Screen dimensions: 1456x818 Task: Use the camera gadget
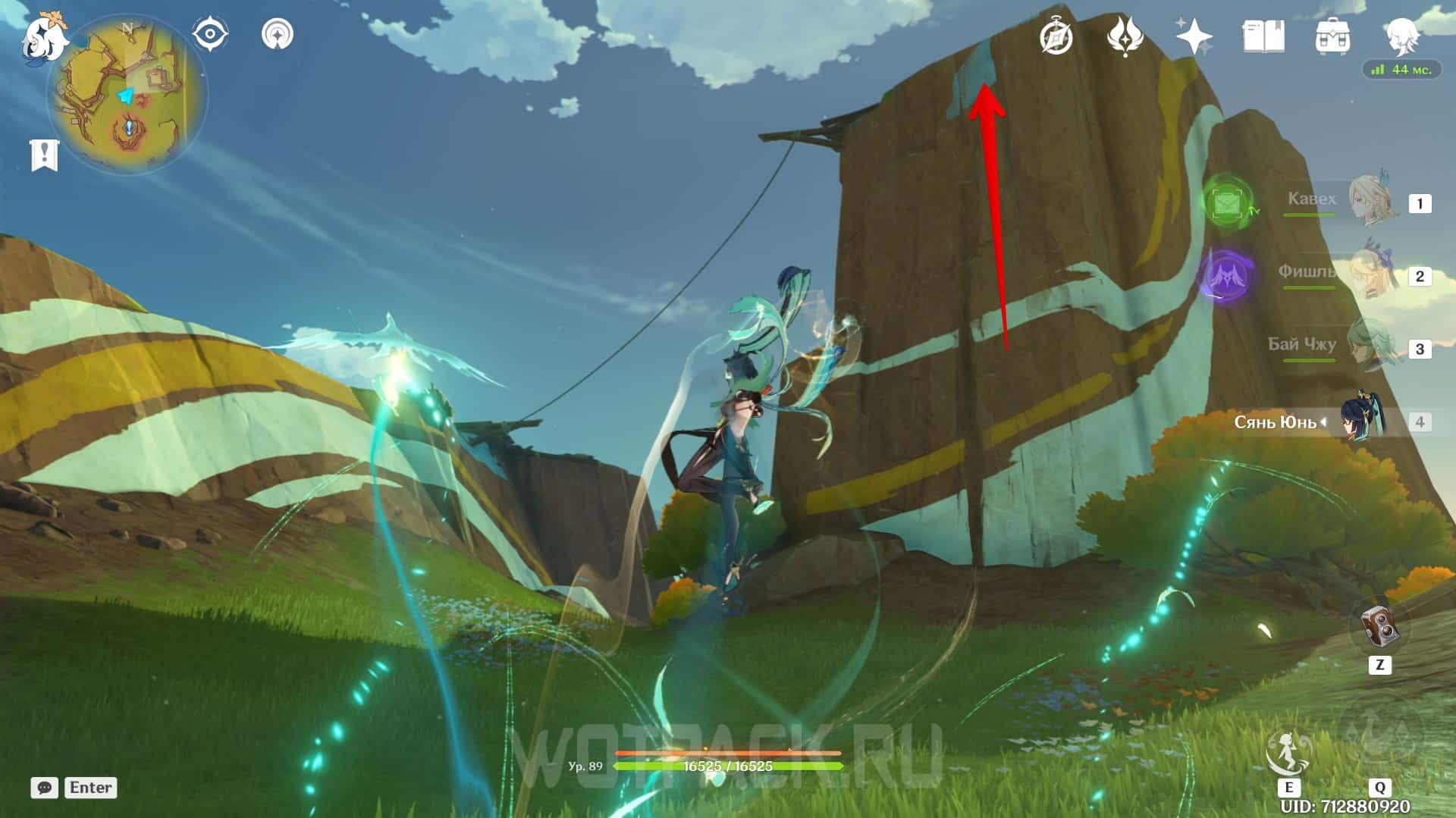tap(1379, 627)
